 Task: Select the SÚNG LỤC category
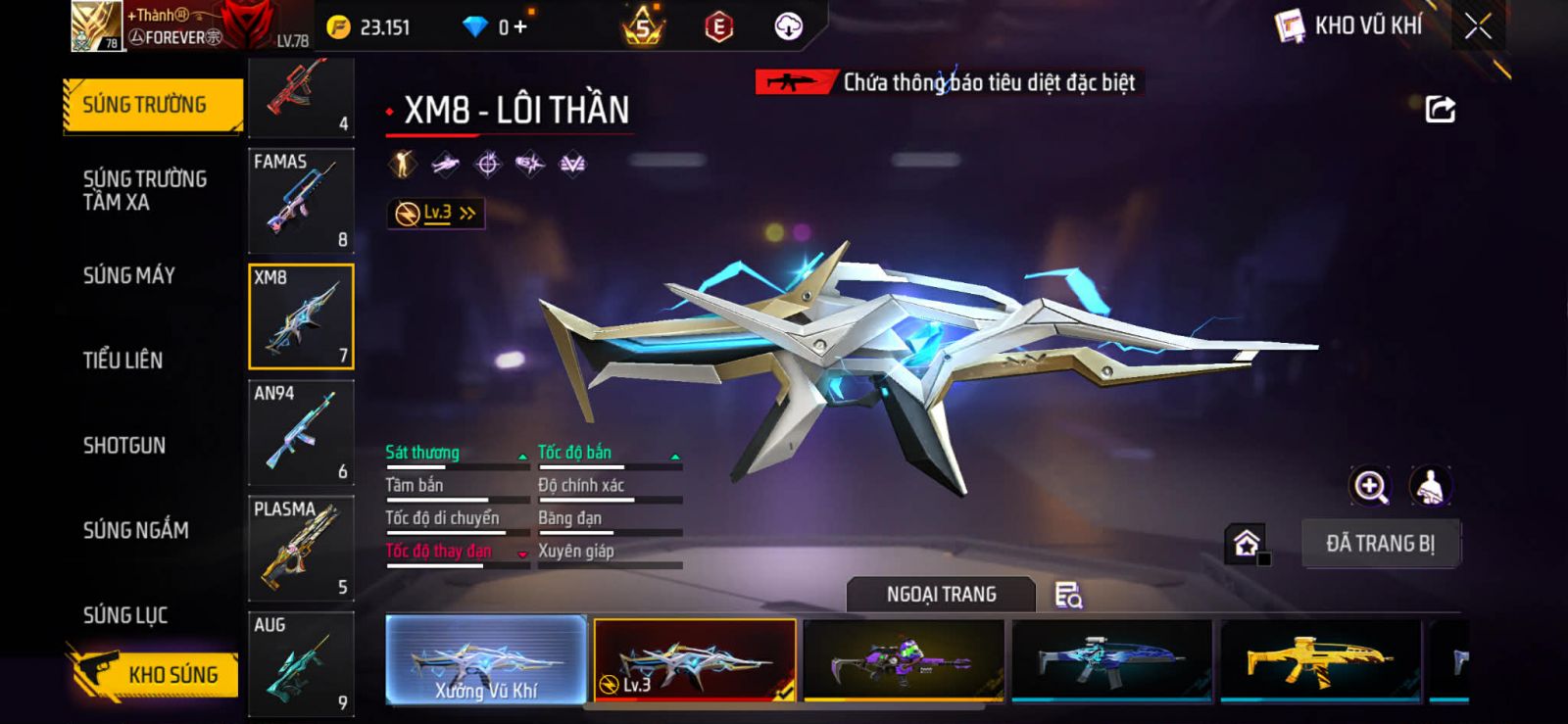pyautogui.click(x=125, y=615)
